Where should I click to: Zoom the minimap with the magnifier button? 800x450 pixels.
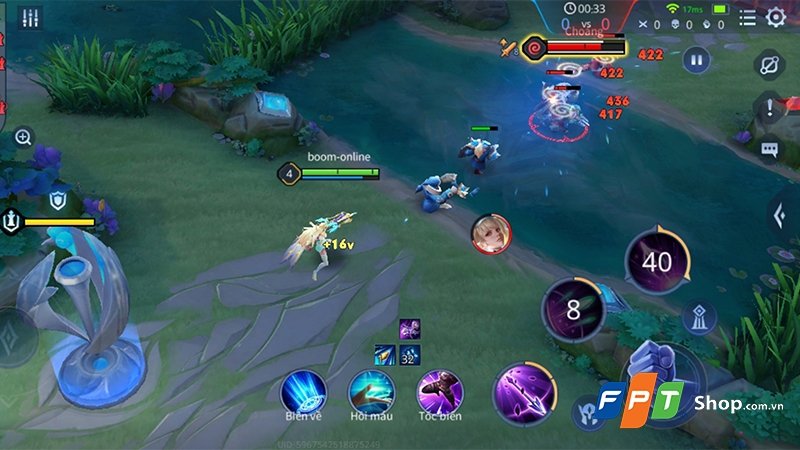(x=24, y=137)
